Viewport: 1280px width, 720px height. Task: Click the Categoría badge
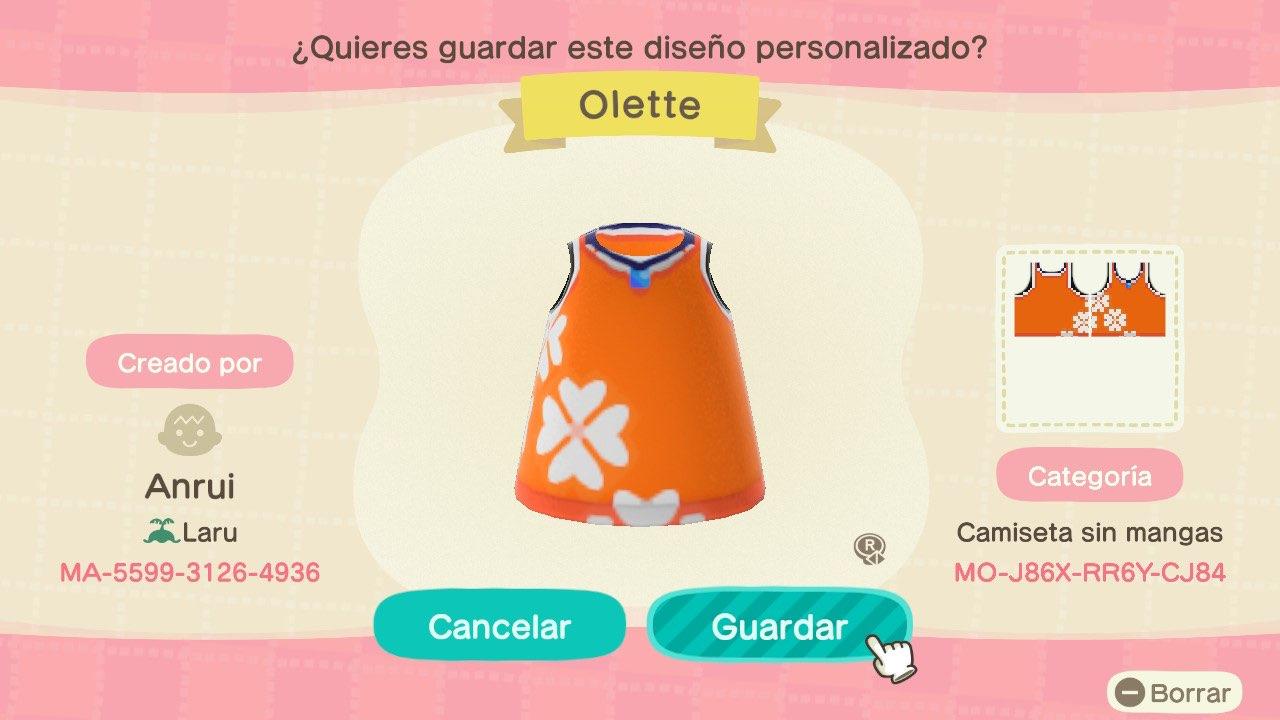pyautogui.click(x=1090, y=475)
